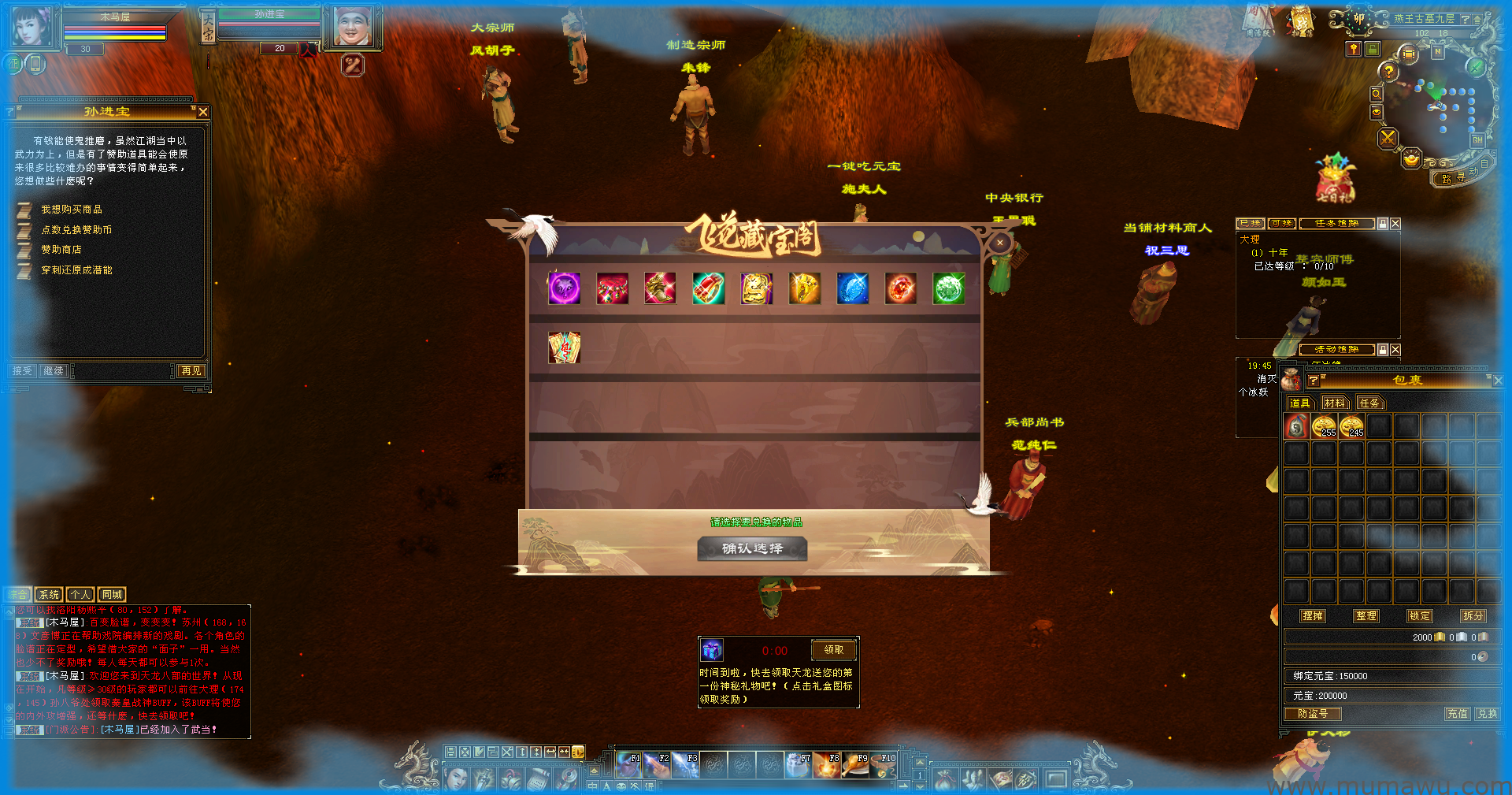This screenshot has width=1512, height=795.
Task: Select the yin-yang pouch in the bag
Action: pyautogui.click(x=1296, y=427)
